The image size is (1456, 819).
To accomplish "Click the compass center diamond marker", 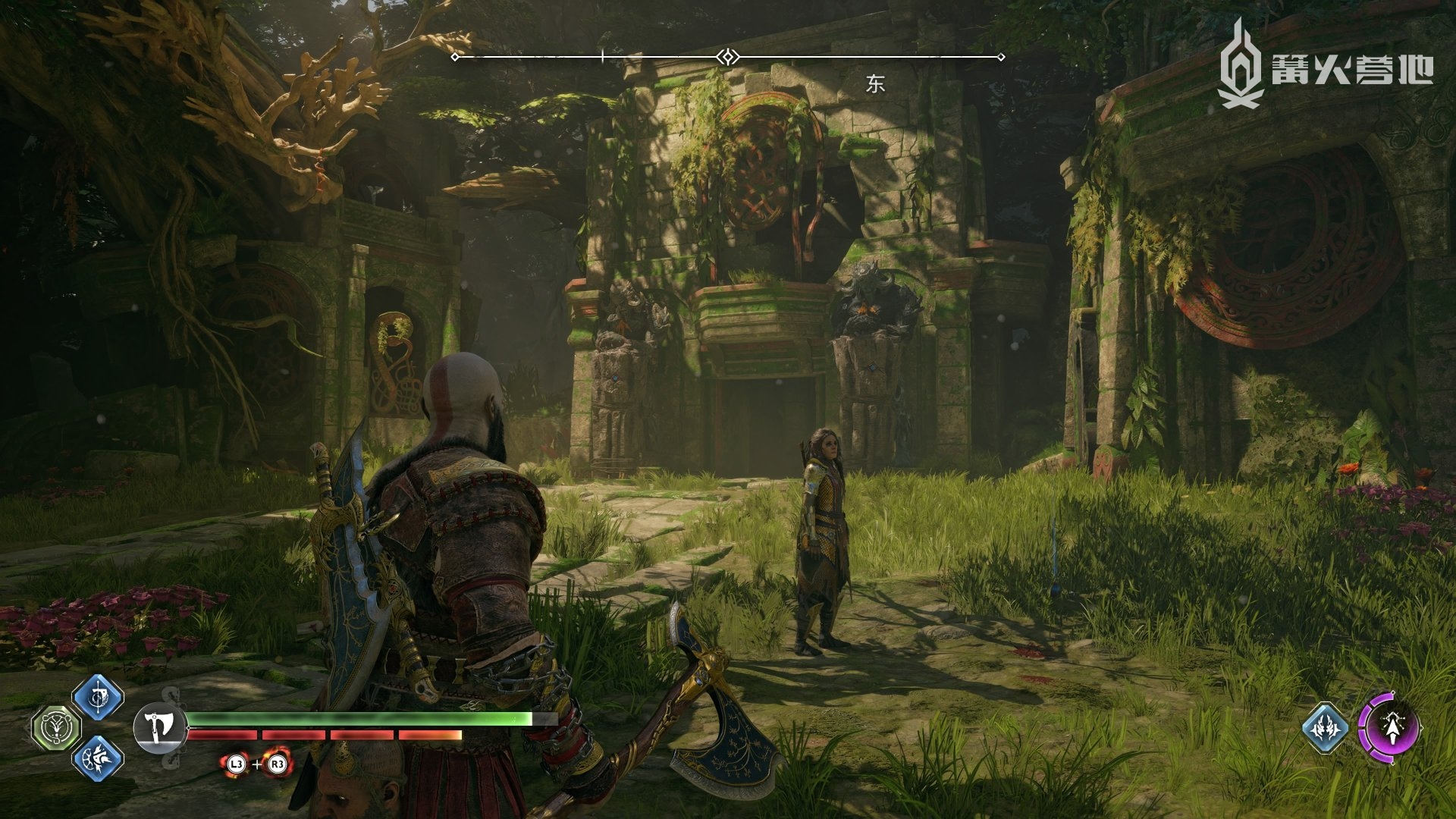I will tap(728, 57).
